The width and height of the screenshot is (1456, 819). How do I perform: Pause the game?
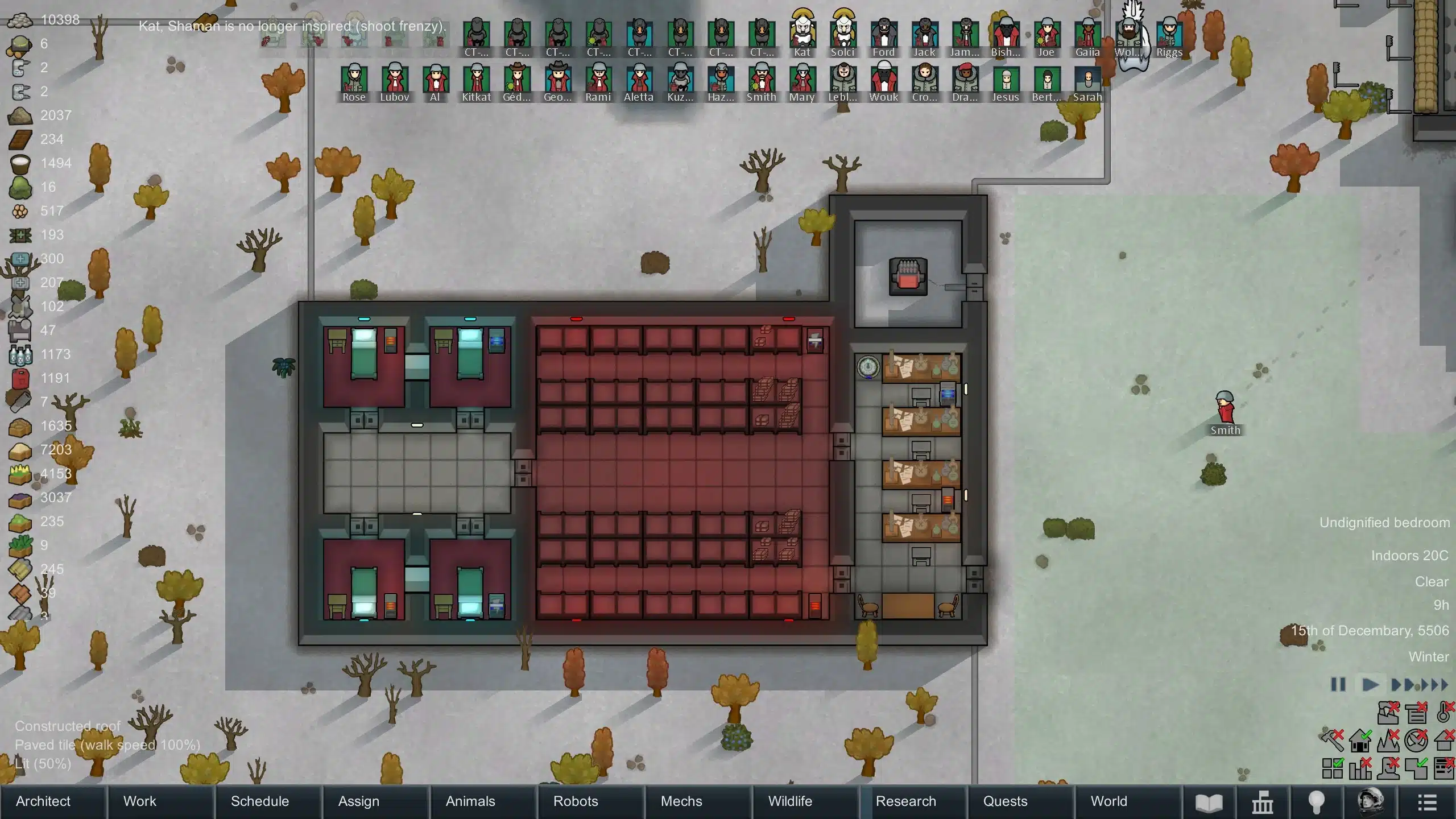1338,684
